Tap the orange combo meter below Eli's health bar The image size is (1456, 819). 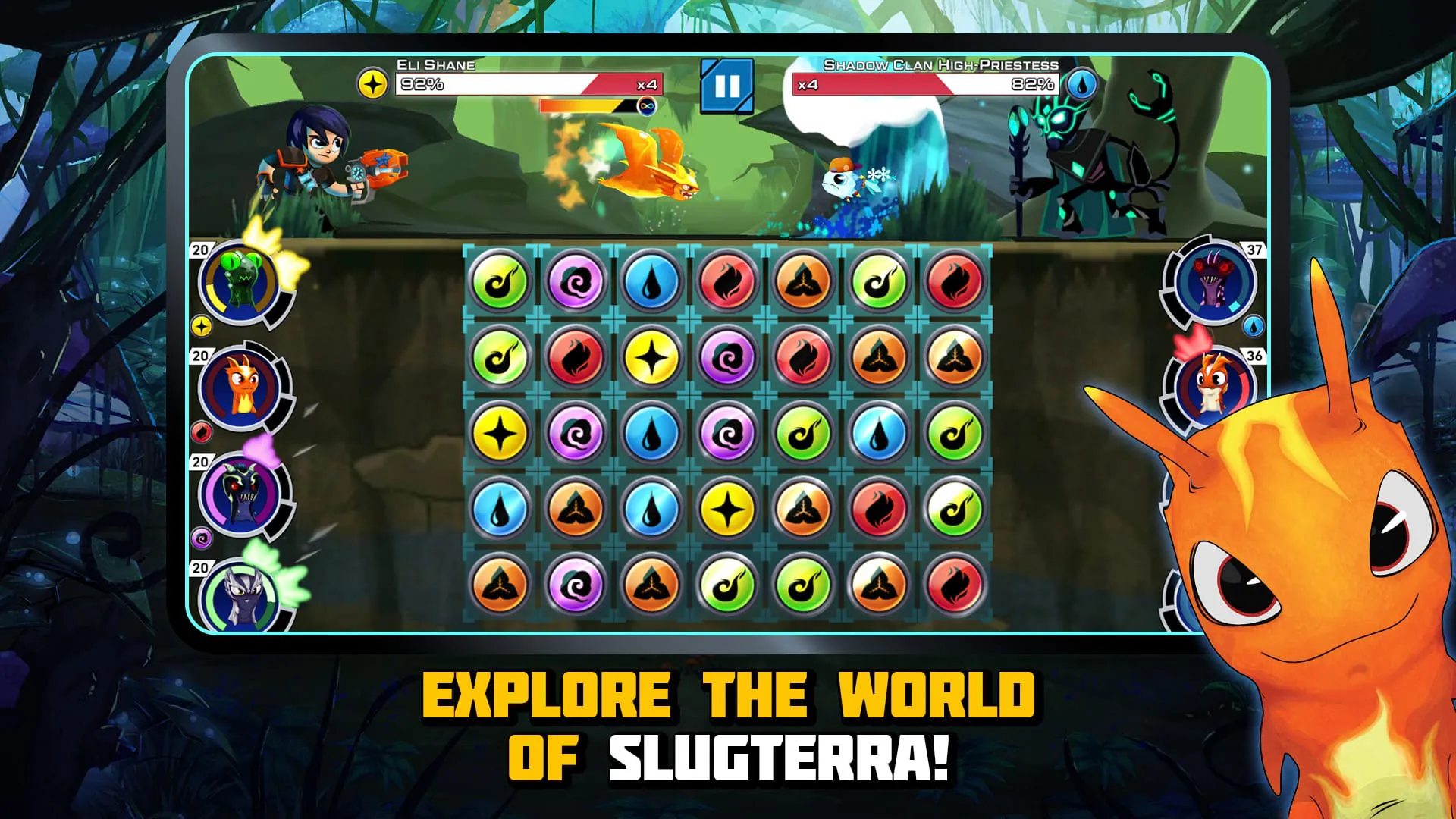pyautogui.click(x=584, y=106)
